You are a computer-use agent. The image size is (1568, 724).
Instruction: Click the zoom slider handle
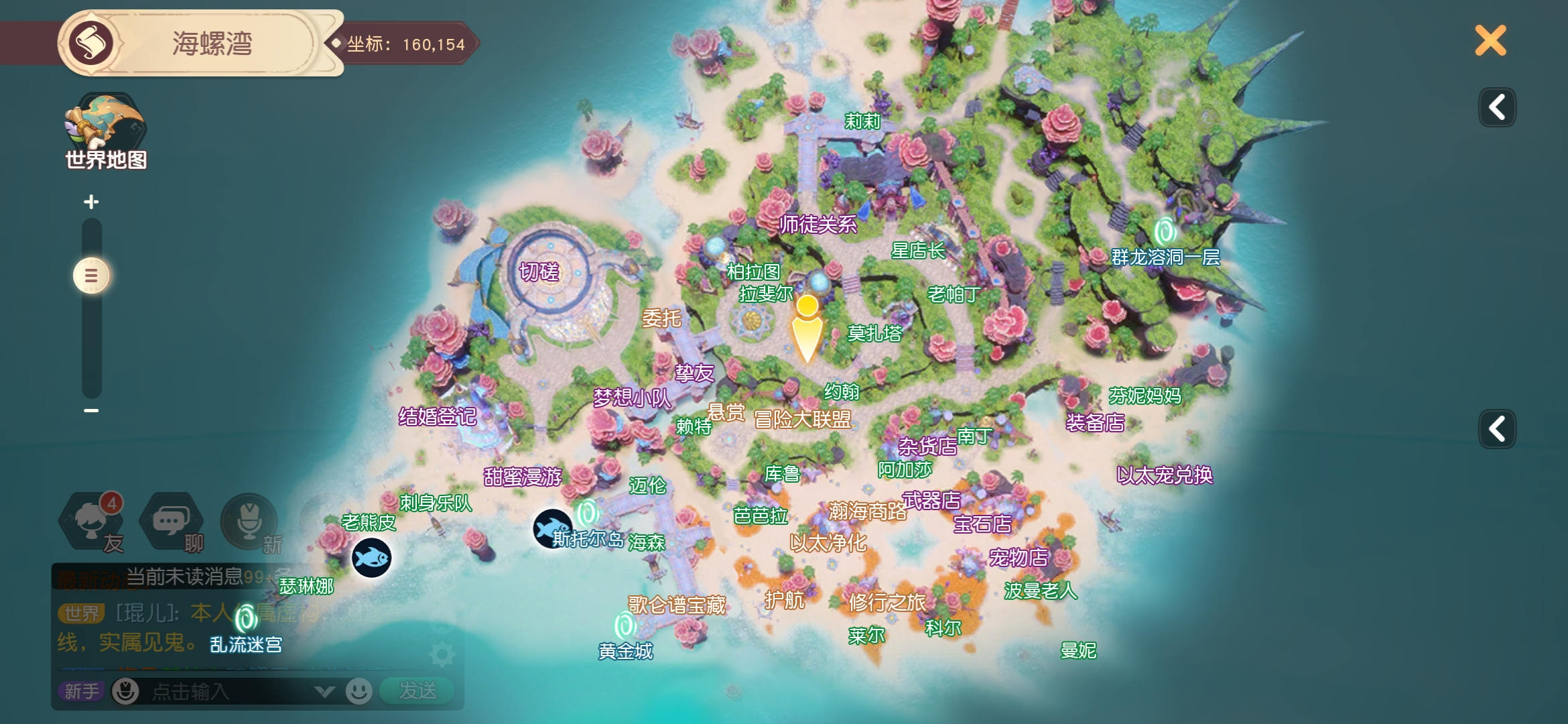pyautogui.click(x=91, y=276)
